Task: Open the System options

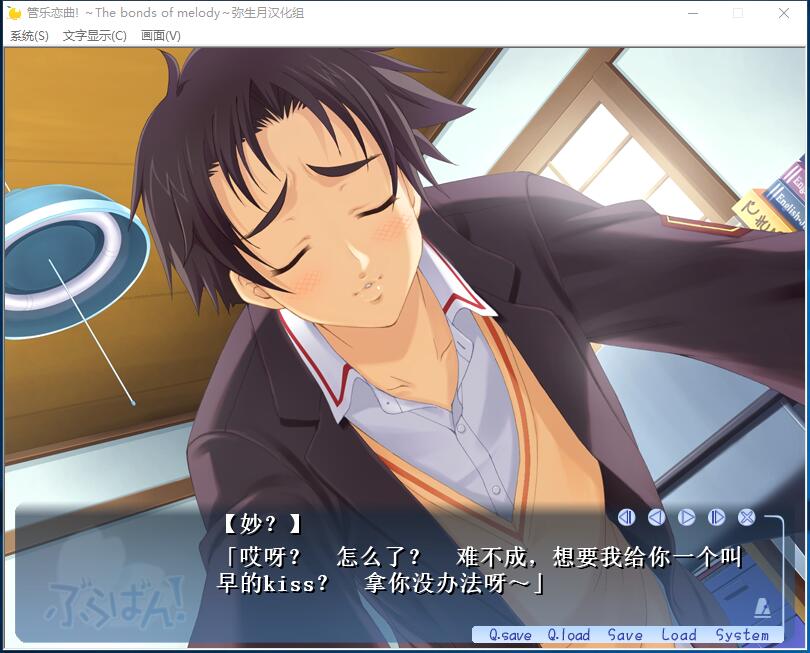Action: pyautogui.click(x=742, y=635)
